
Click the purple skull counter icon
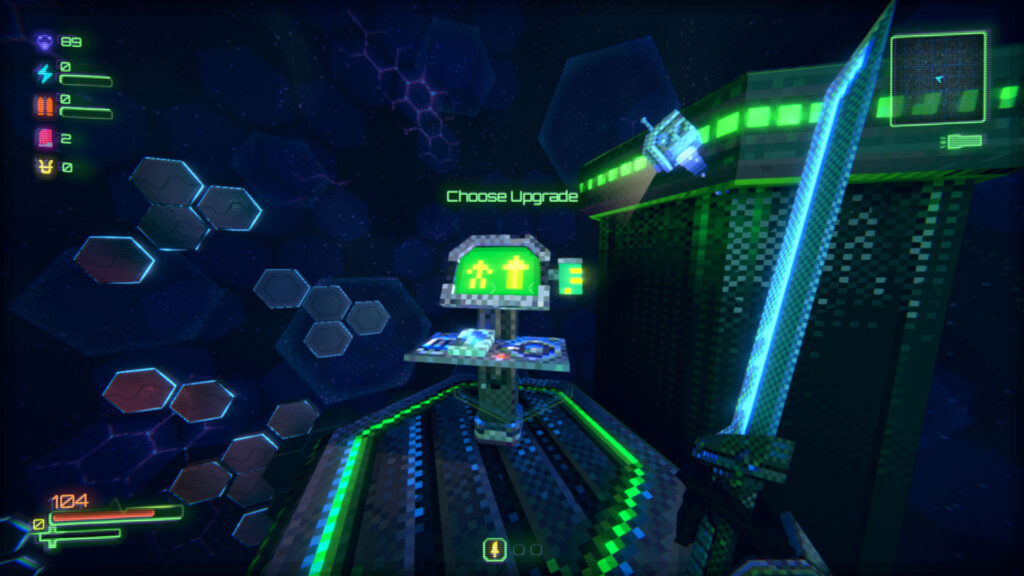tap(44, 42)
